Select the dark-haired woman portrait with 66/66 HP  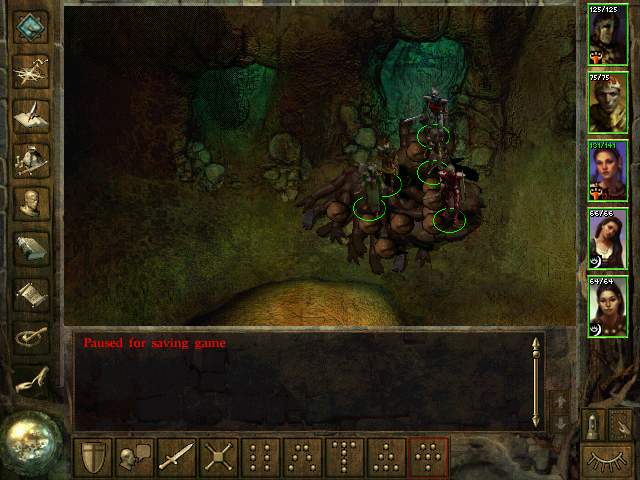[x=608, y=239]
